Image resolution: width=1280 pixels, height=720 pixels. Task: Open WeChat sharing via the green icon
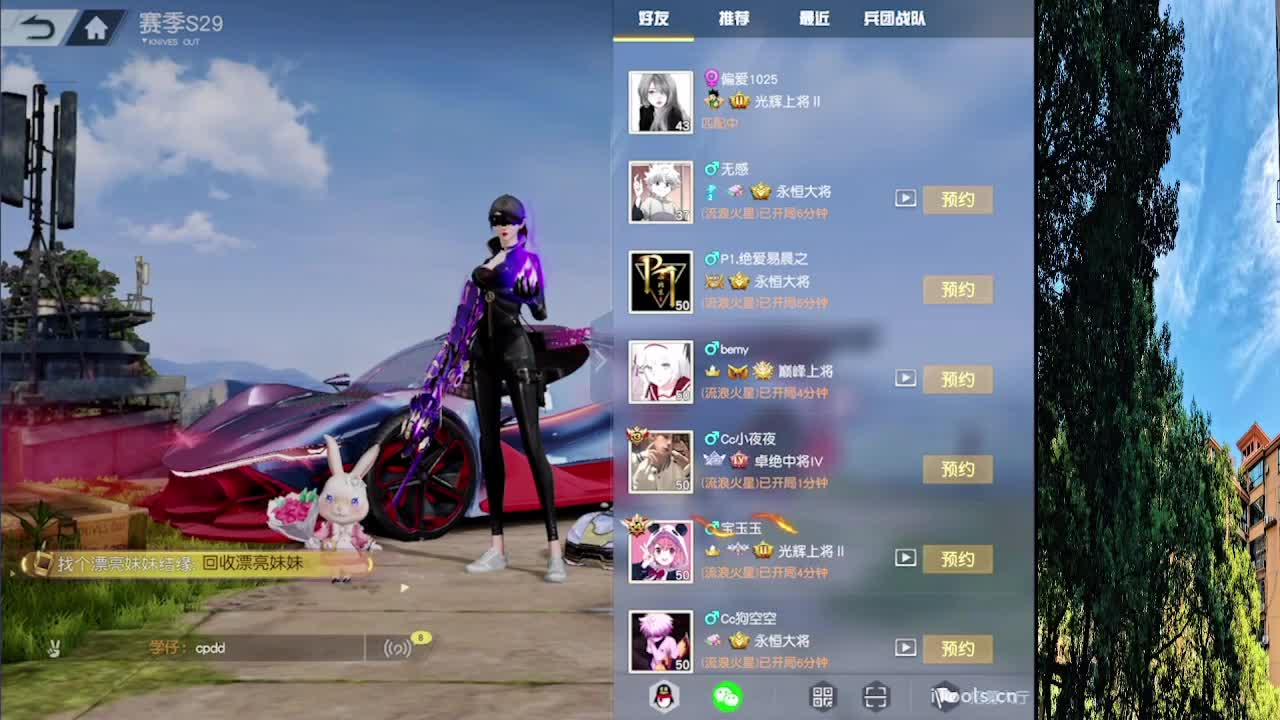[x=726, y=695]
